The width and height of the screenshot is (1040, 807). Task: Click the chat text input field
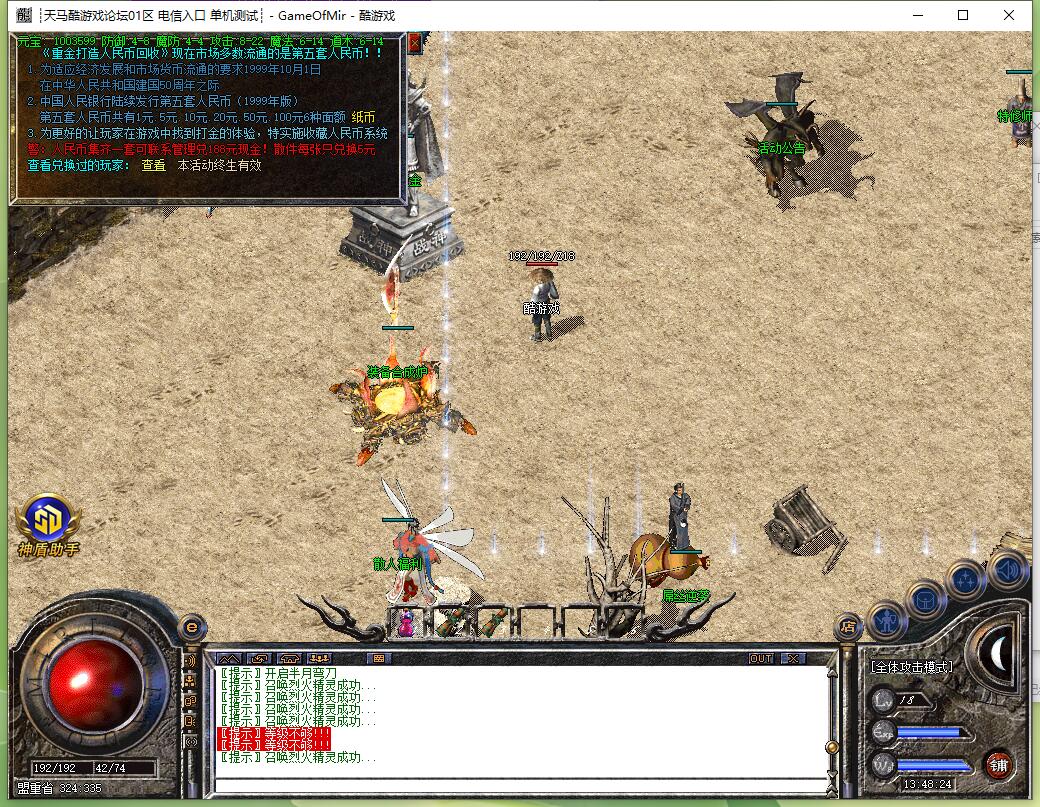(x=520, y=784)
